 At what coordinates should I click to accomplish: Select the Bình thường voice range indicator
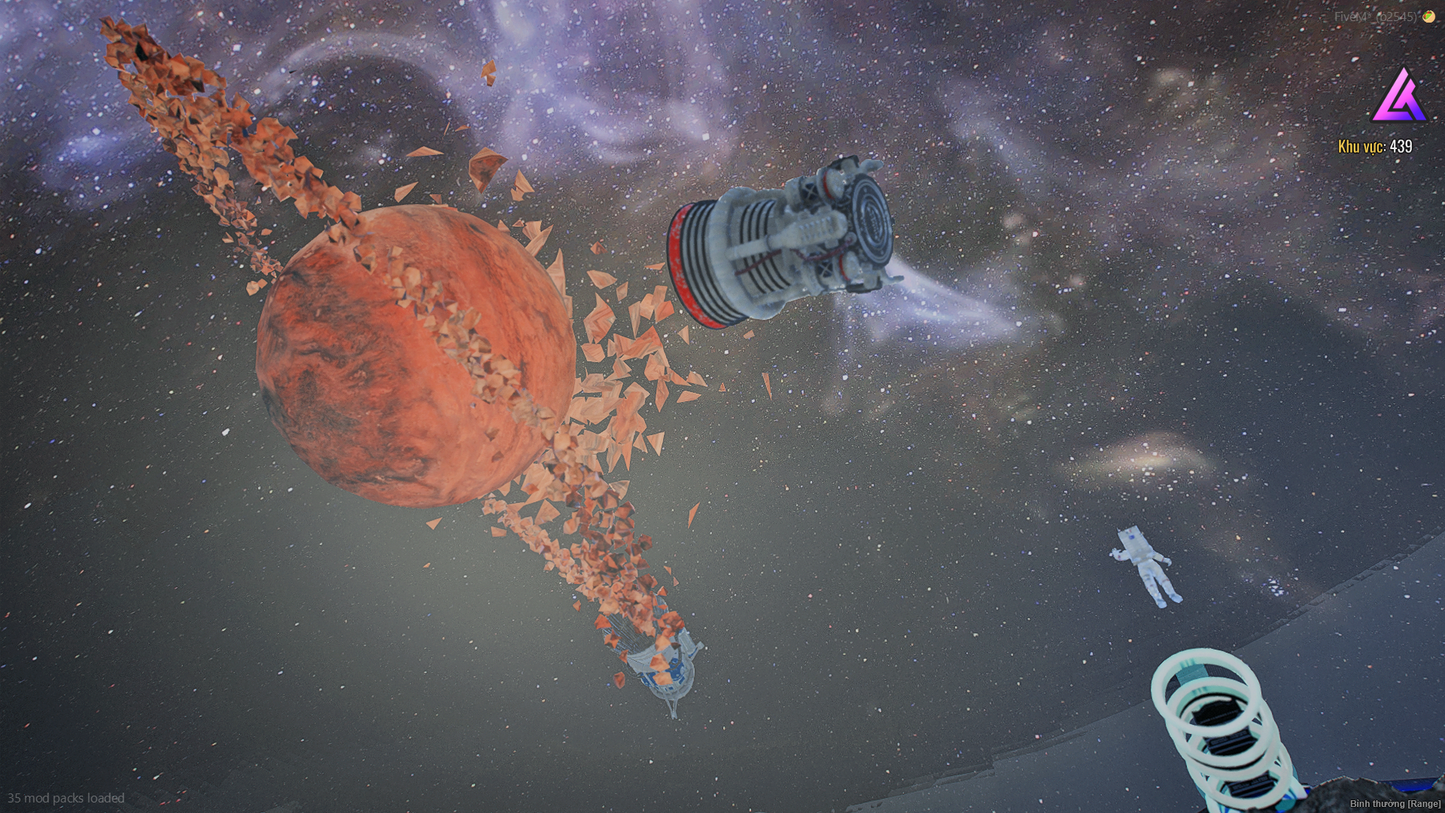[x=1395, y=803]
